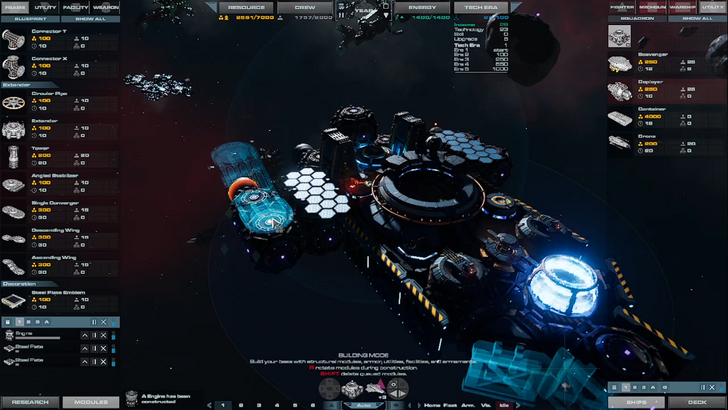
Task: Pick the Tower module from the list
Action: [x=40, y=155]
